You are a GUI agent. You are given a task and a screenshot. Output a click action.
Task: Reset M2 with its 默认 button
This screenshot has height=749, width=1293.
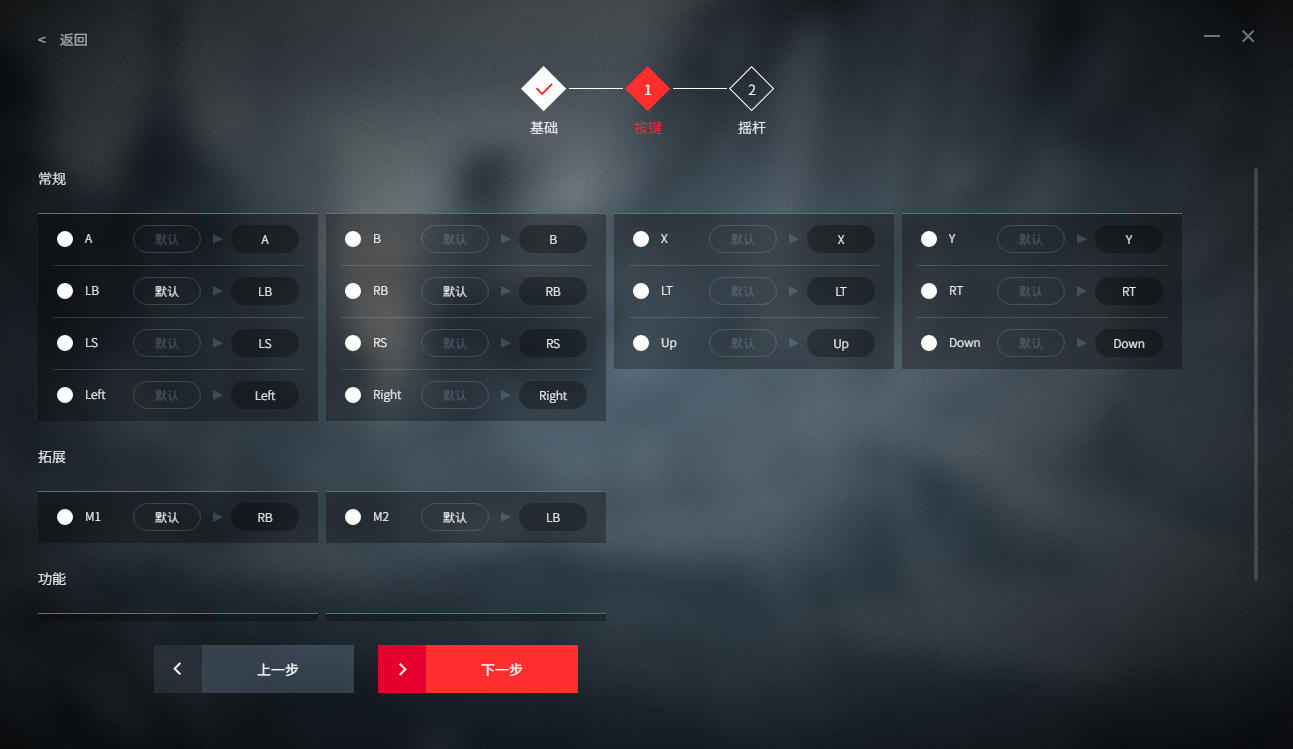pos(455,517)
